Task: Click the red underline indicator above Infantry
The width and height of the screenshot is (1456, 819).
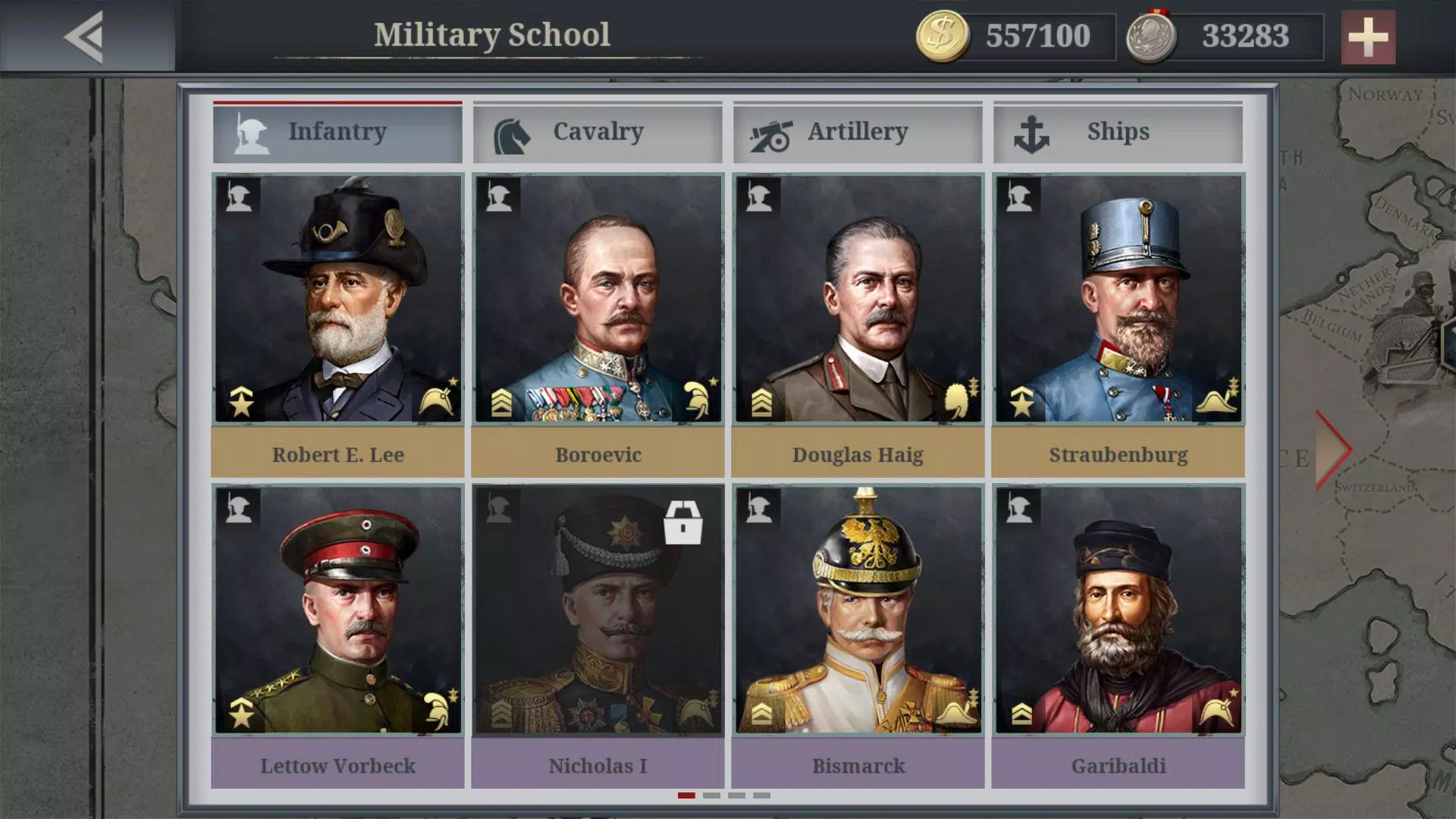Action: pyautogui.click(x=338, y=102)
